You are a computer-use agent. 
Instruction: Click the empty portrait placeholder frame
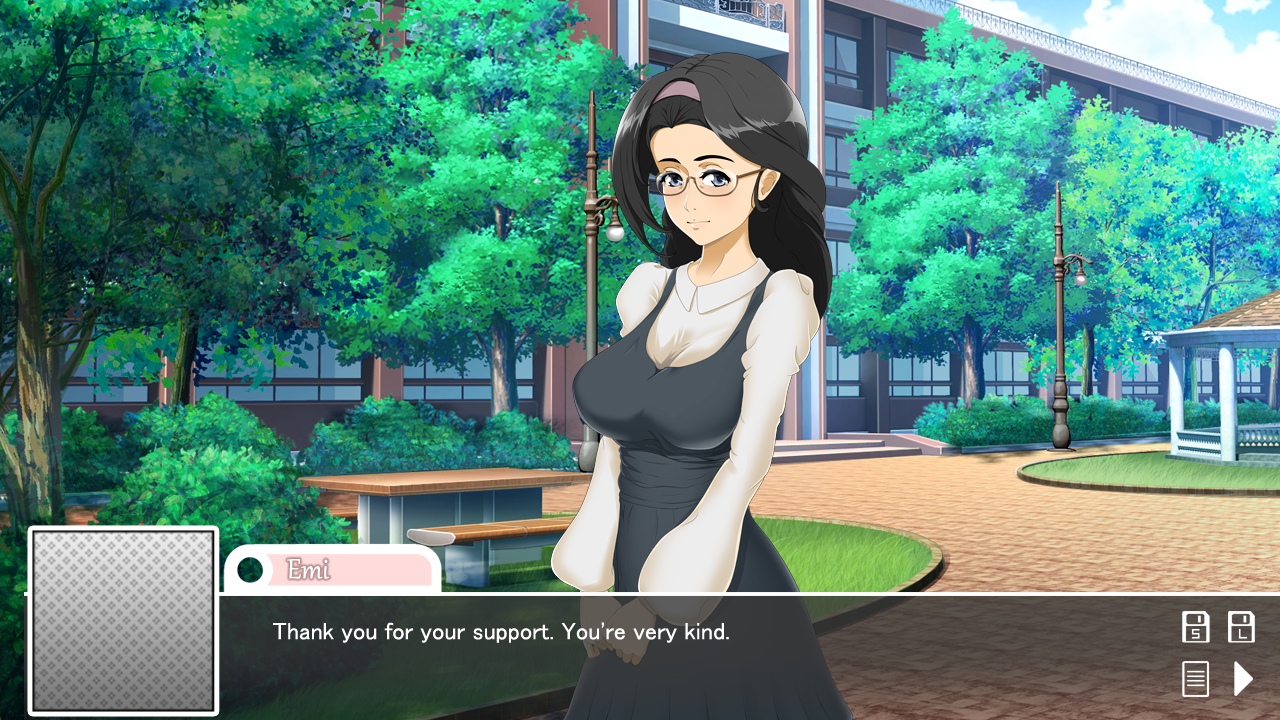[x=123, y=620]
